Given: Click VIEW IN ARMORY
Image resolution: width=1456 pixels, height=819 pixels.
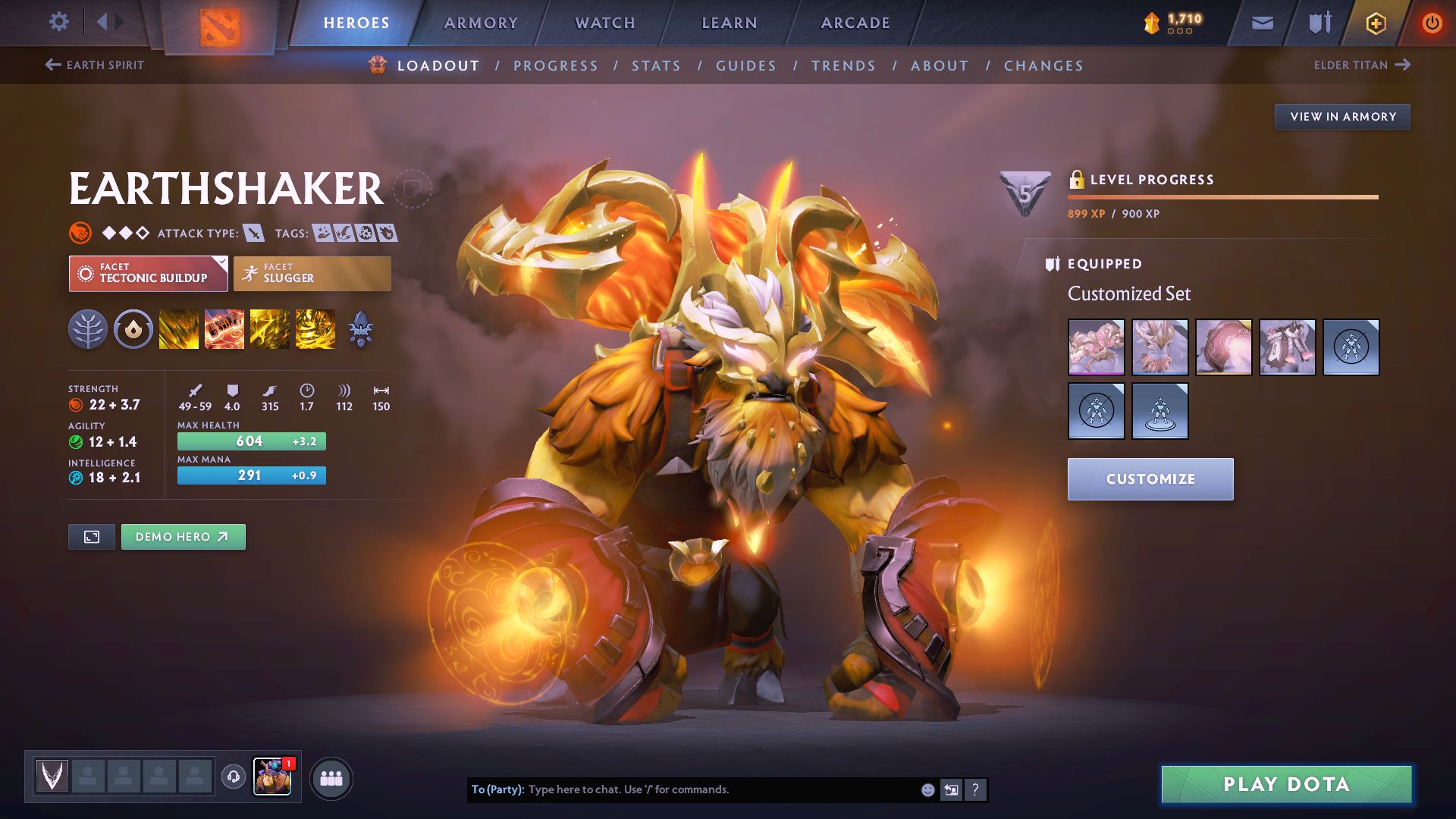Looking at the screenshot, I should [x=1342, y=116].
